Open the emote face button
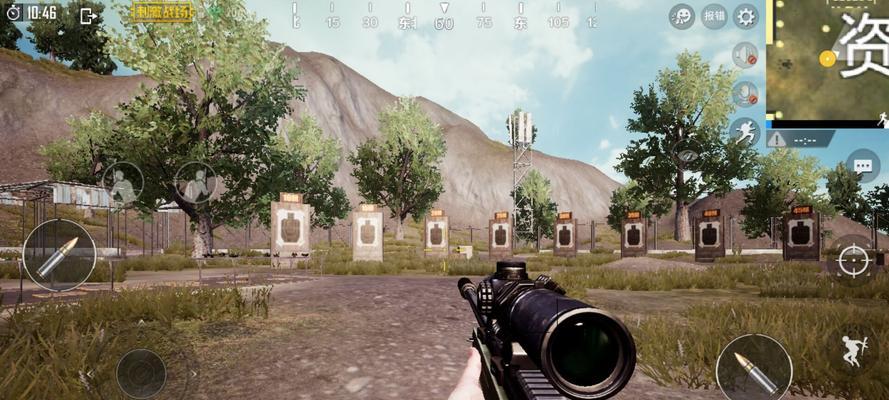Viewport: 889px width, 400px height. [682, 16]
